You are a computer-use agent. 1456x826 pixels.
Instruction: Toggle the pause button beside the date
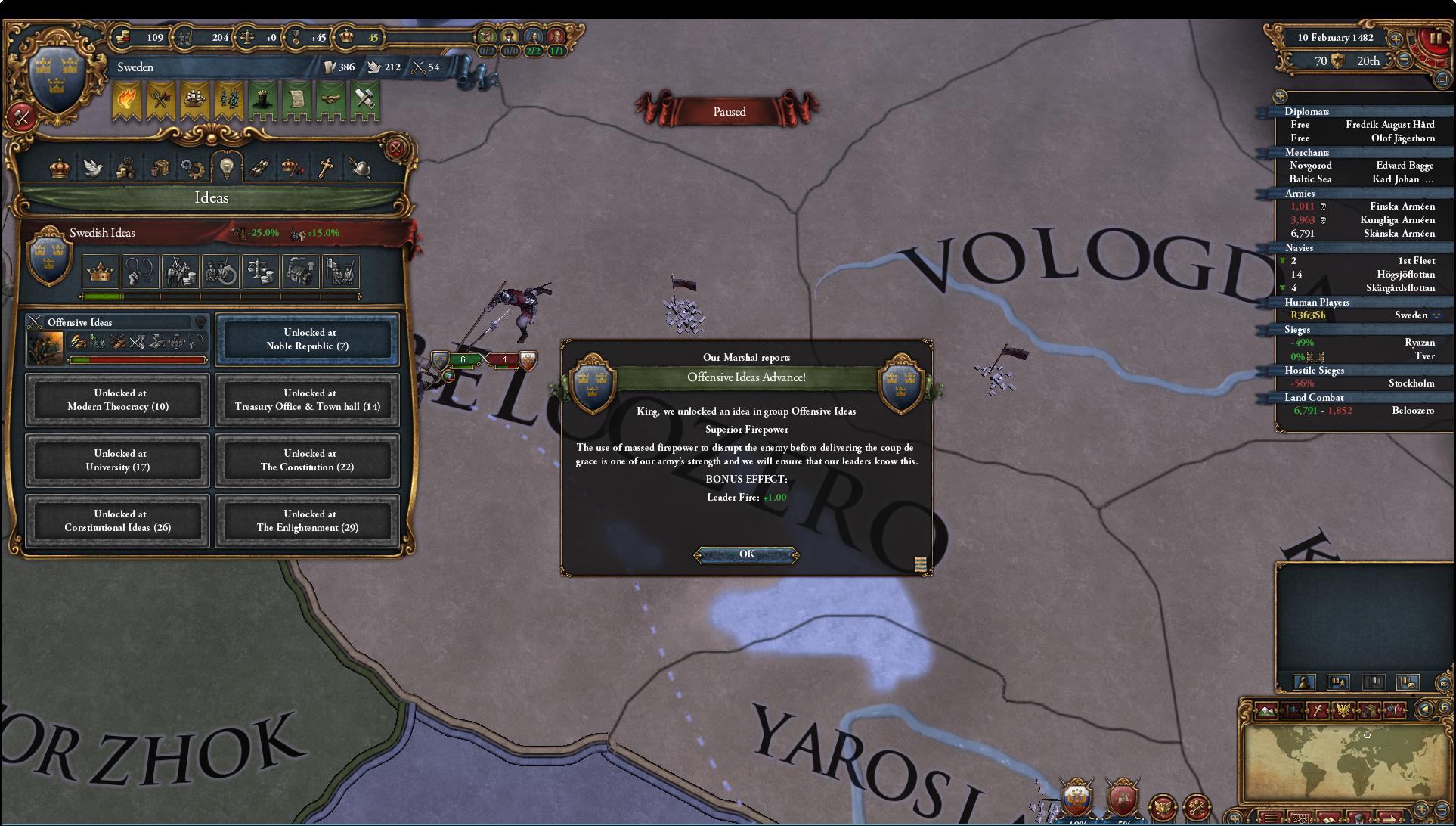[1434, 38]
